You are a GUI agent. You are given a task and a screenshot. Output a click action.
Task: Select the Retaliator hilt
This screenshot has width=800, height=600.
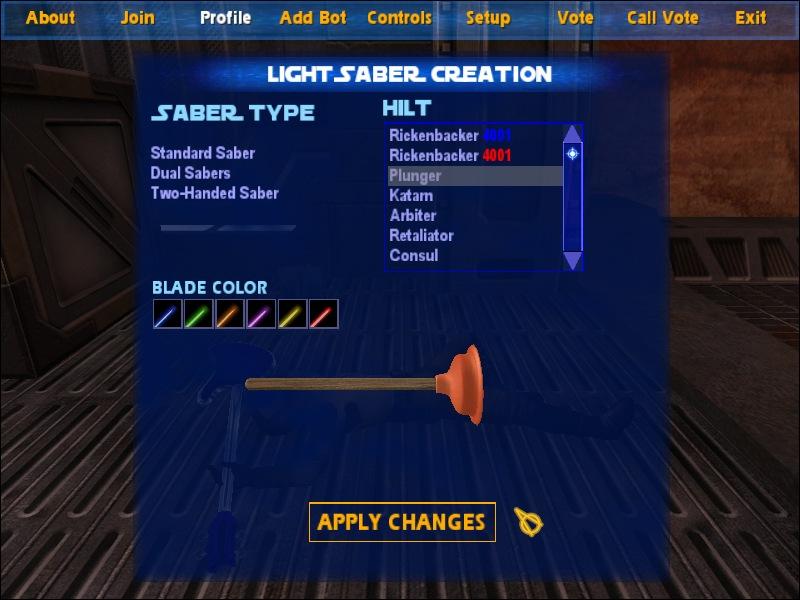click(421, 236)
